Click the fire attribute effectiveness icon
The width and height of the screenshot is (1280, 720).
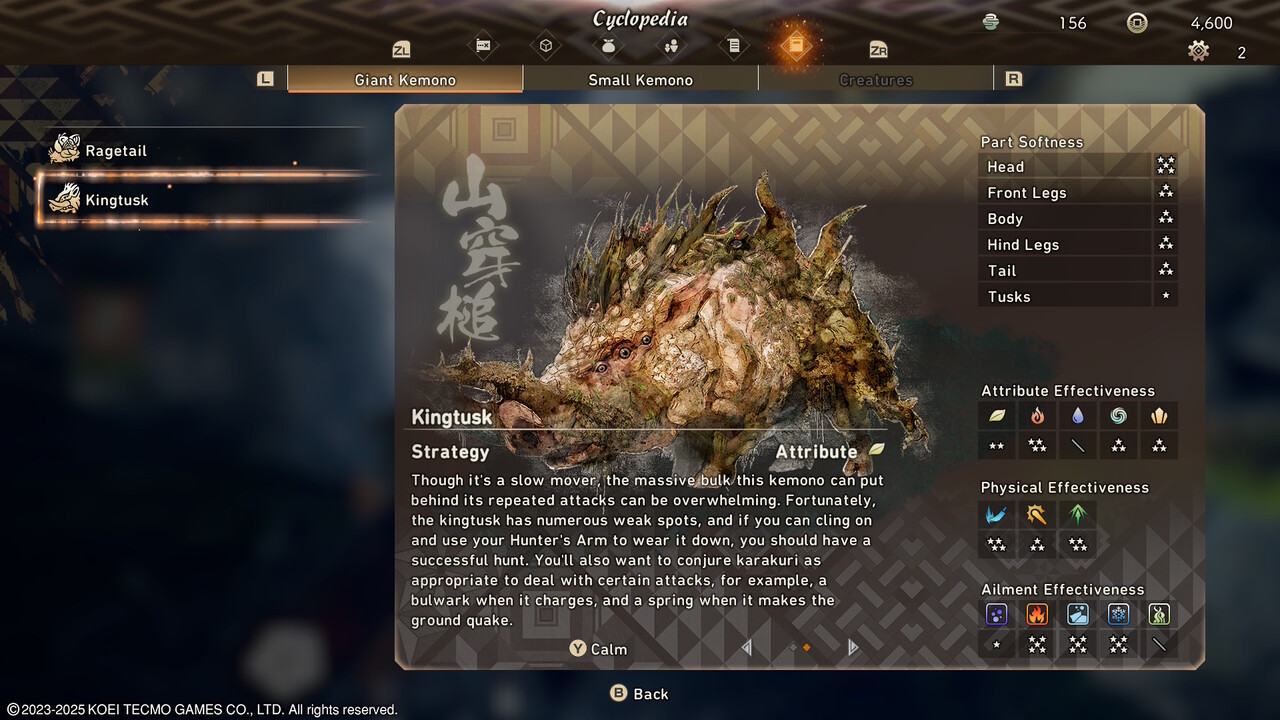point(1037,416)
